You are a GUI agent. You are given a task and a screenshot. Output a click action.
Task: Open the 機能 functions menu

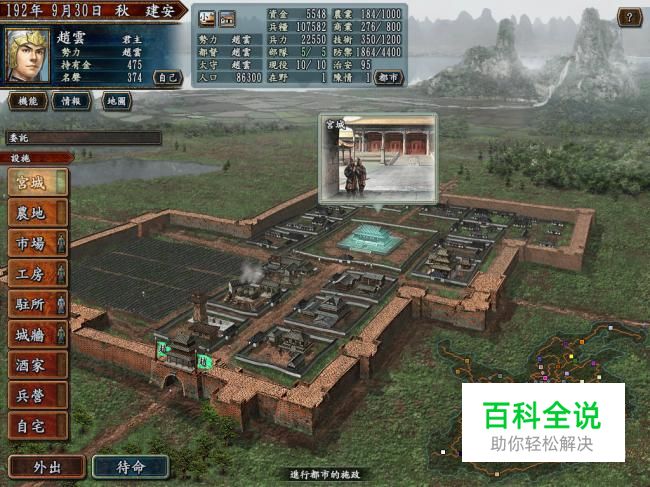click(x=28, y=101)
